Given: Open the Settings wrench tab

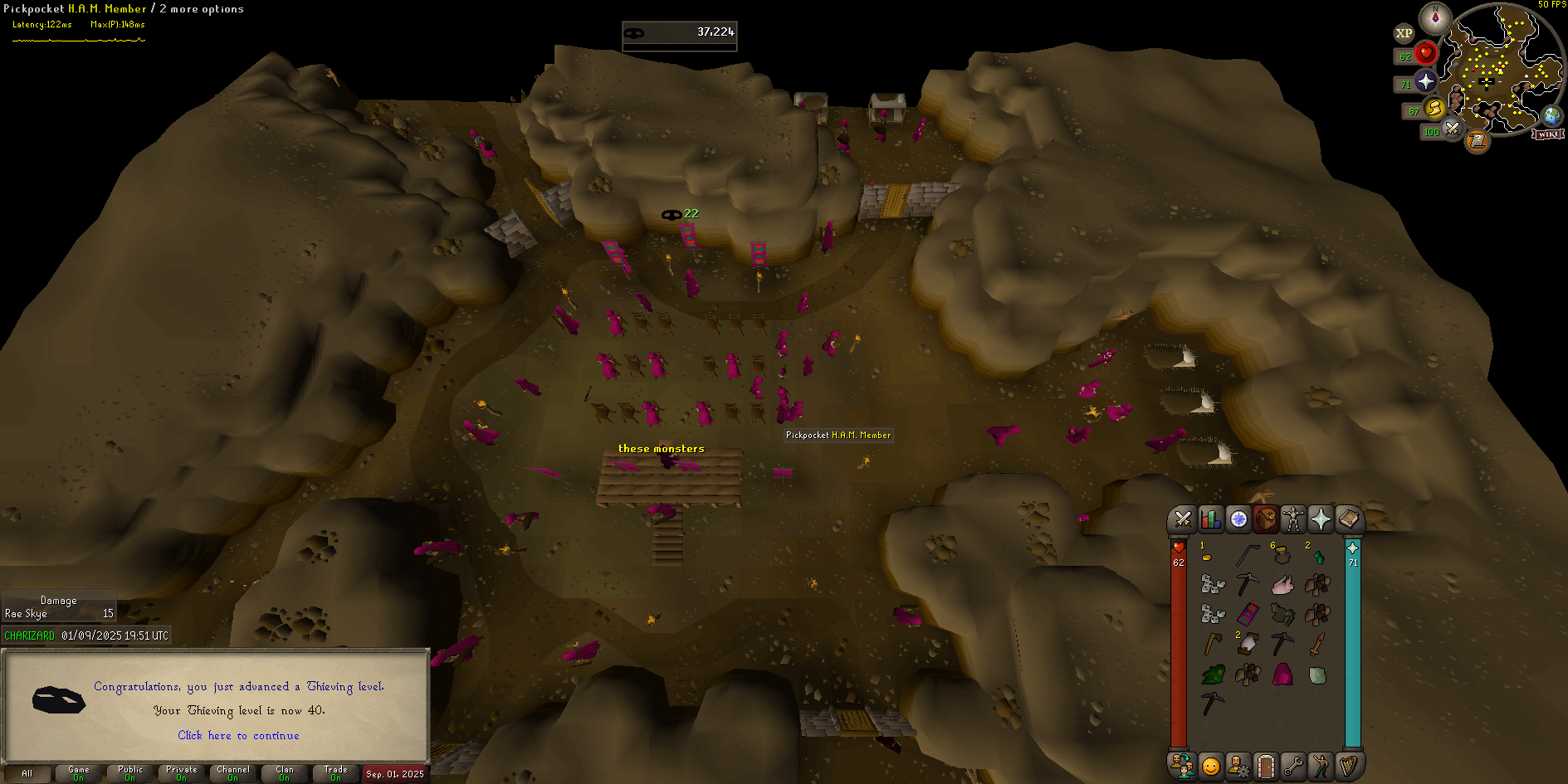Looking at the screenshot, I should click(x=1293, y=766).
